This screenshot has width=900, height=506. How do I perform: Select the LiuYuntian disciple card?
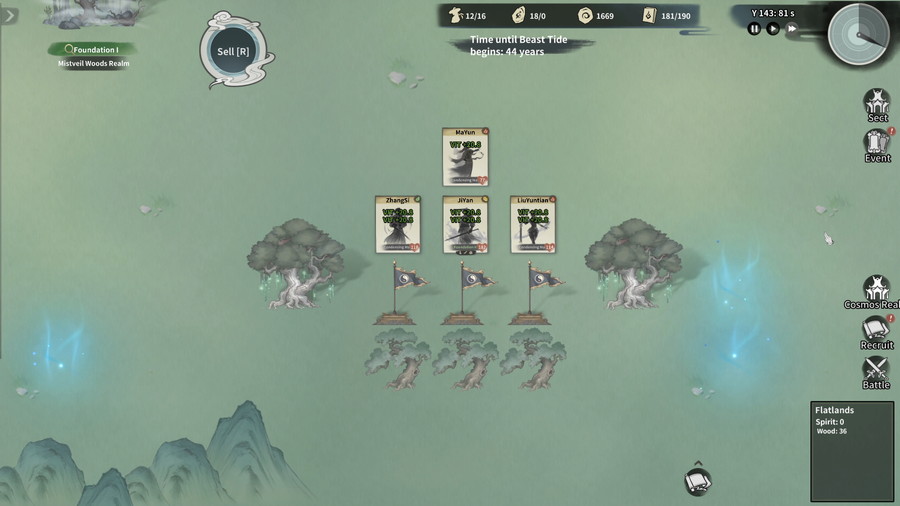tap(533, 224)
